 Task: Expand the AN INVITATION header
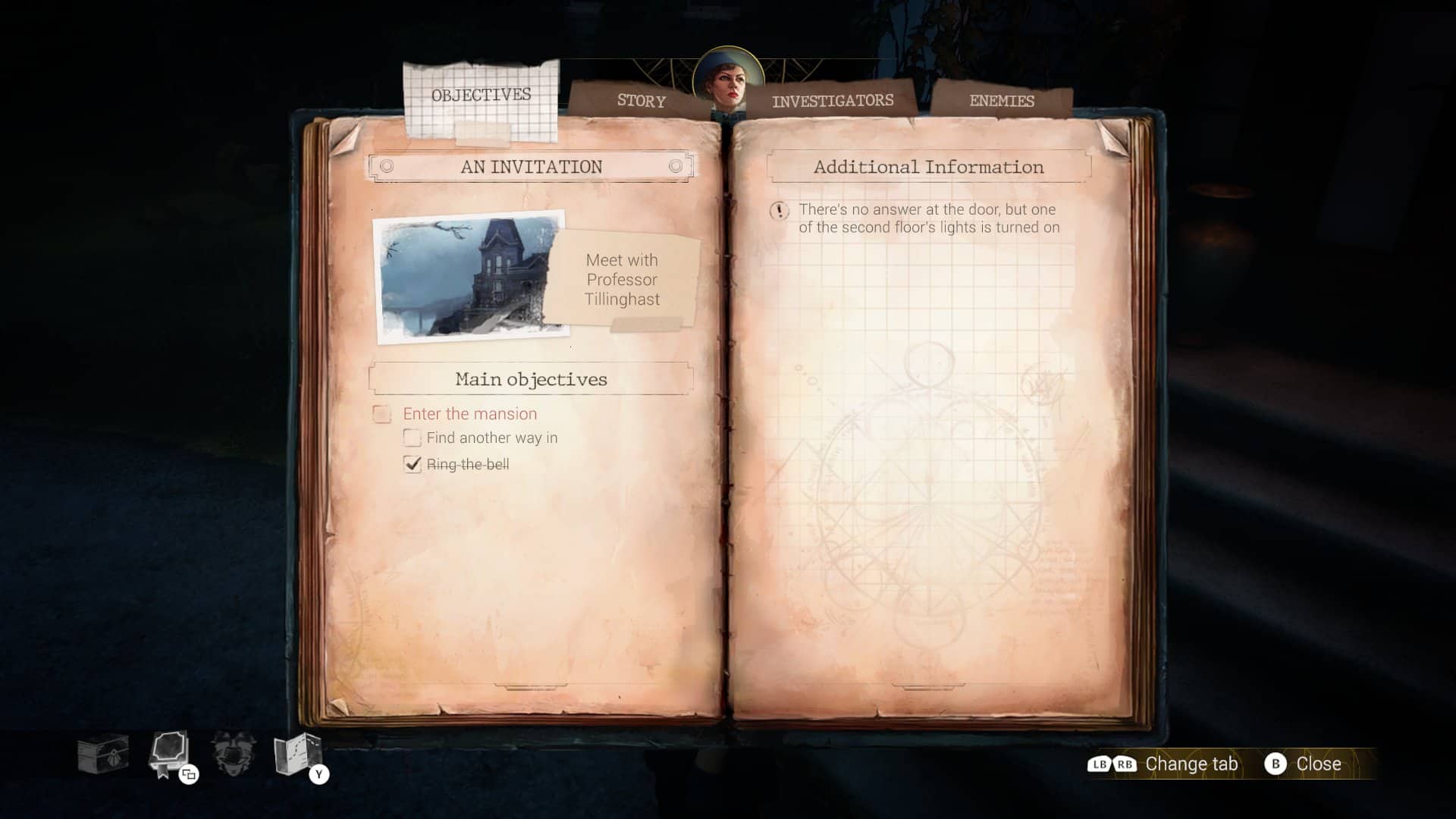coord(529,167)
